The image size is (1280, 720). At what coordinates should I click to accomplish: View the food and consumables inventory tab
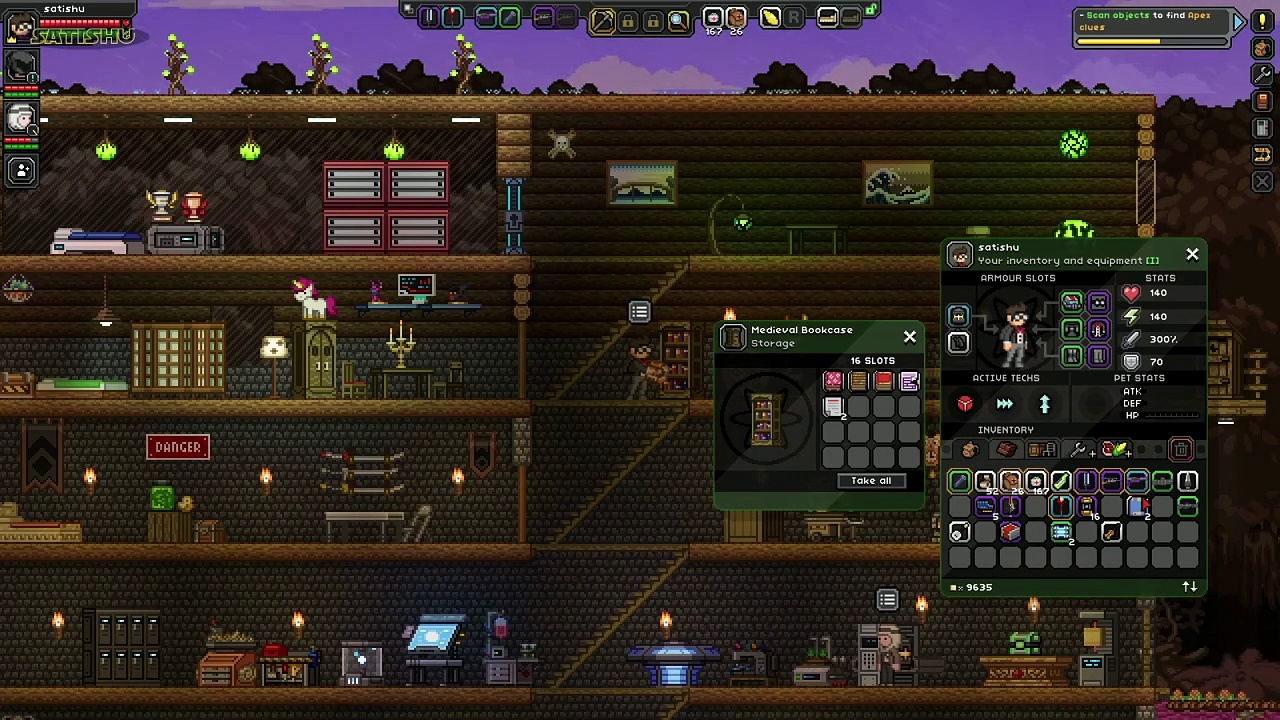coord(1114,450)
